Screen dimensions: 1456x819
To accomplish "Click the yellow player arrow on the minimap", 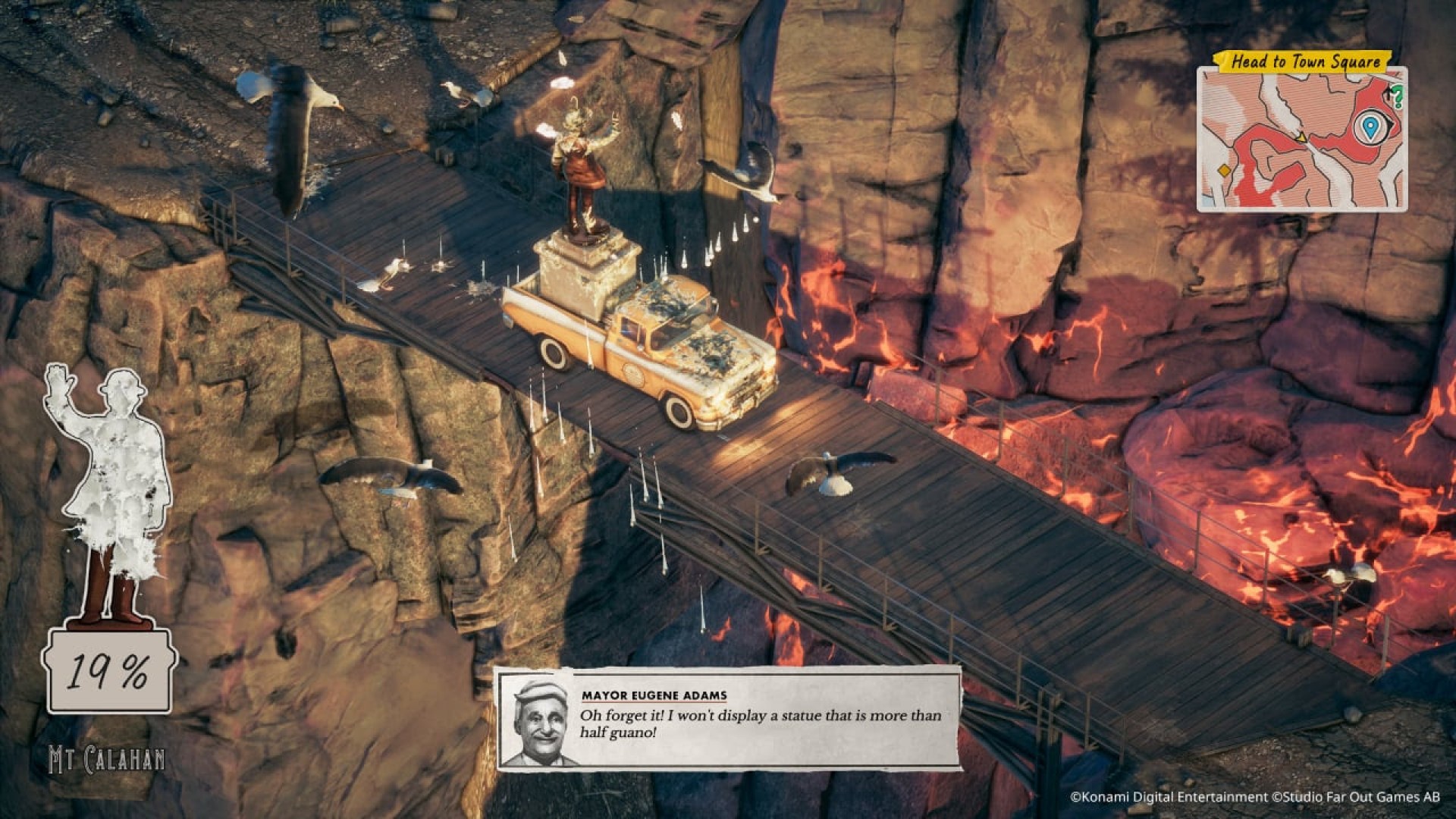I will [x=1301, y=137].
